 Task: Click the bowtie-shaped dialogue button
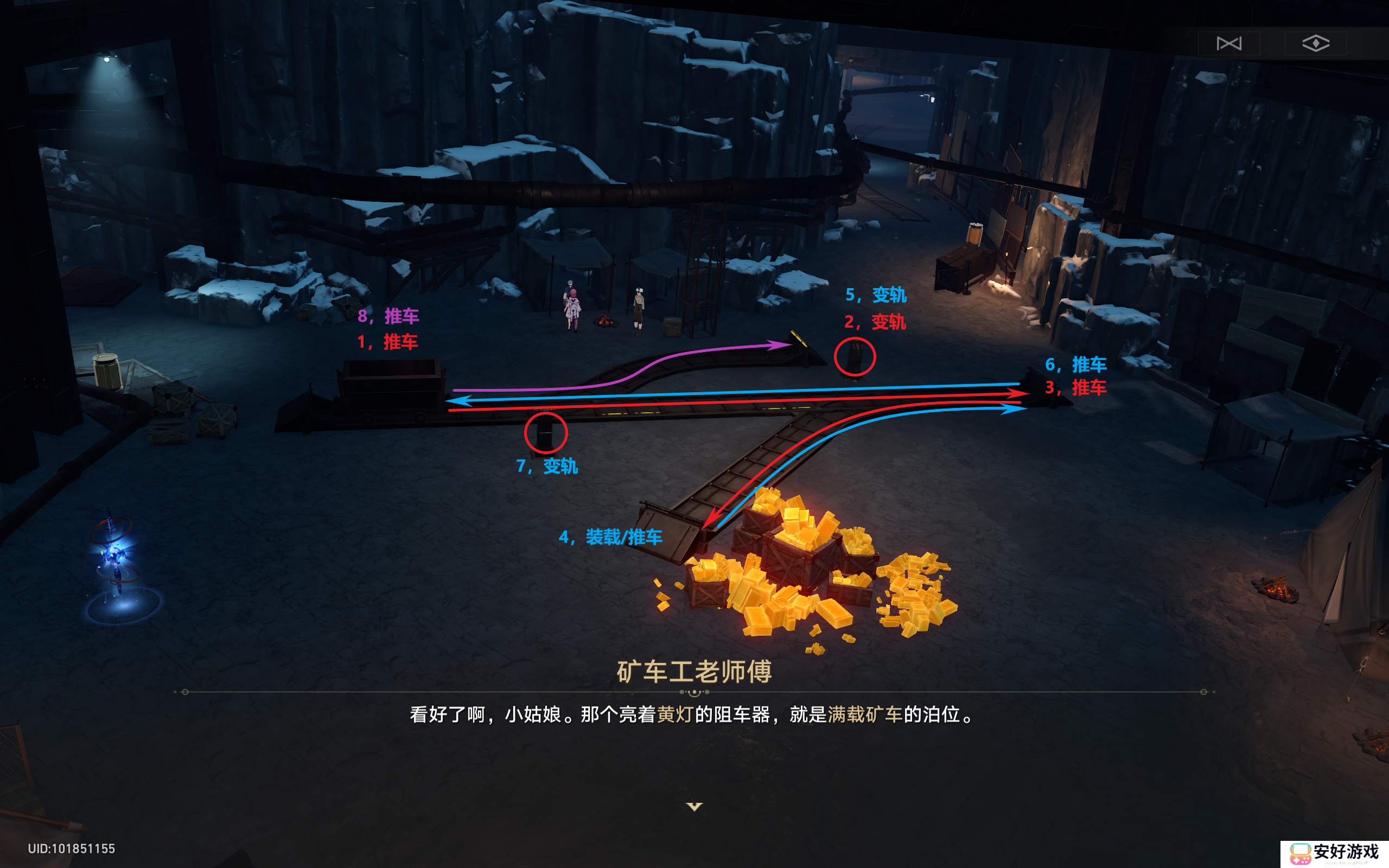point(1228,43)
